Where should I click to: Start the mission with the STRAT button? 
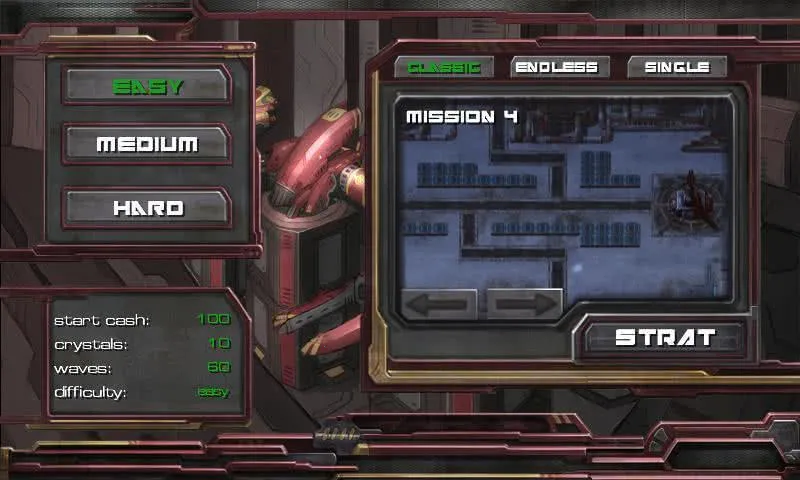664,337
